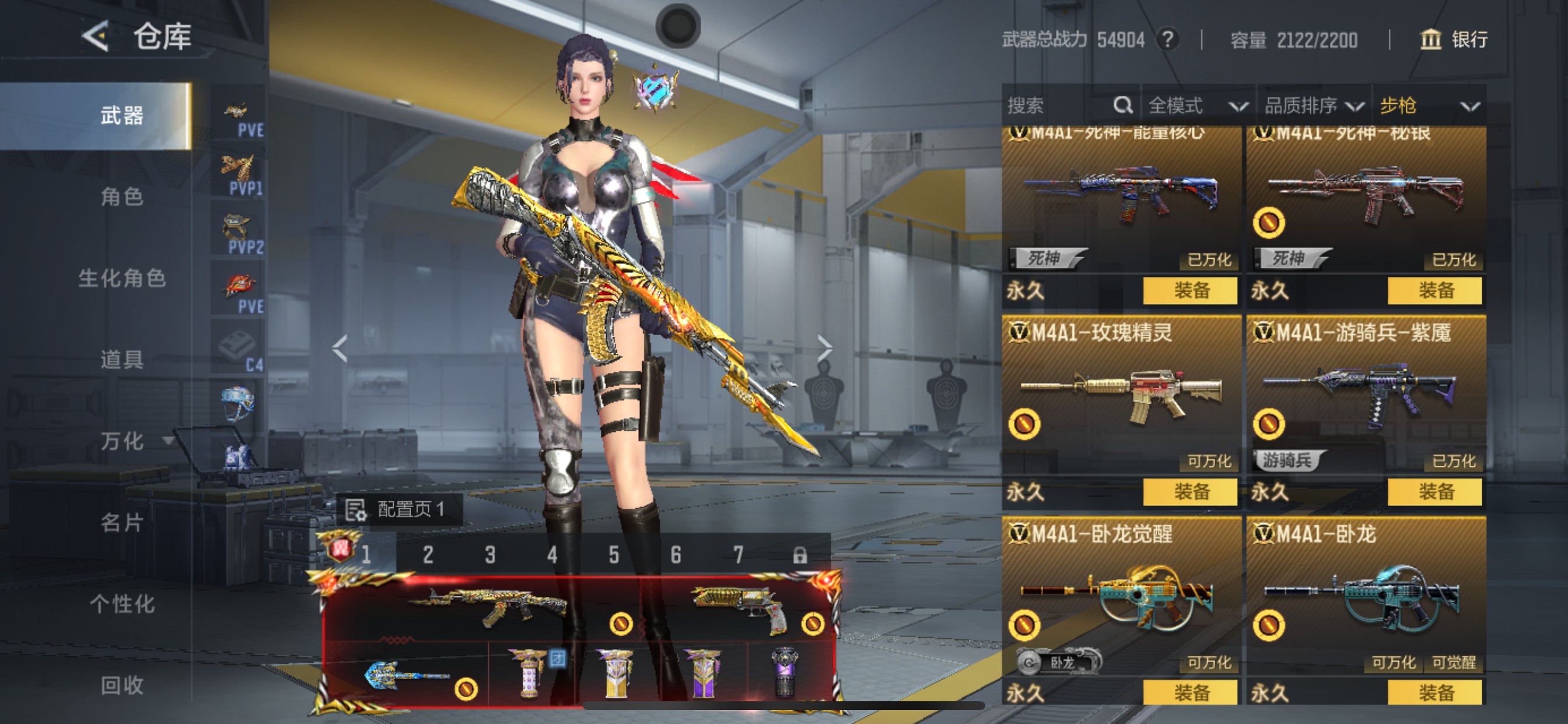1568x724 pixels.
Task: Switch to the 生化角色 tab
Action: [122, 278]
